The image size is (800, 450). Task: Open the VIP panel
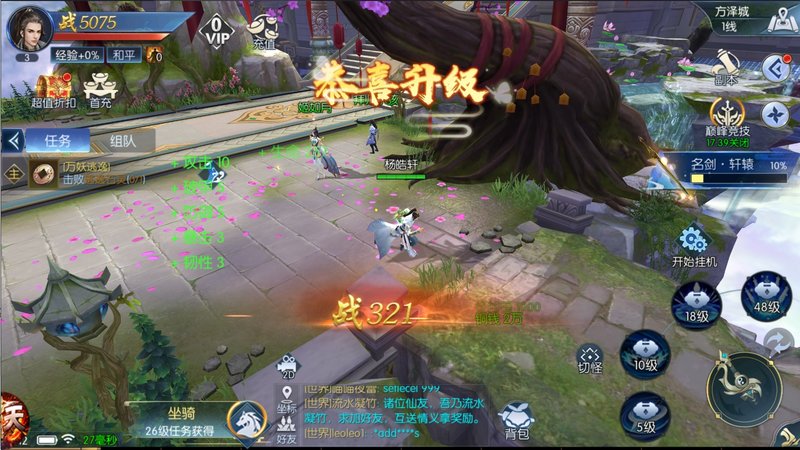(x=217, y=29)
